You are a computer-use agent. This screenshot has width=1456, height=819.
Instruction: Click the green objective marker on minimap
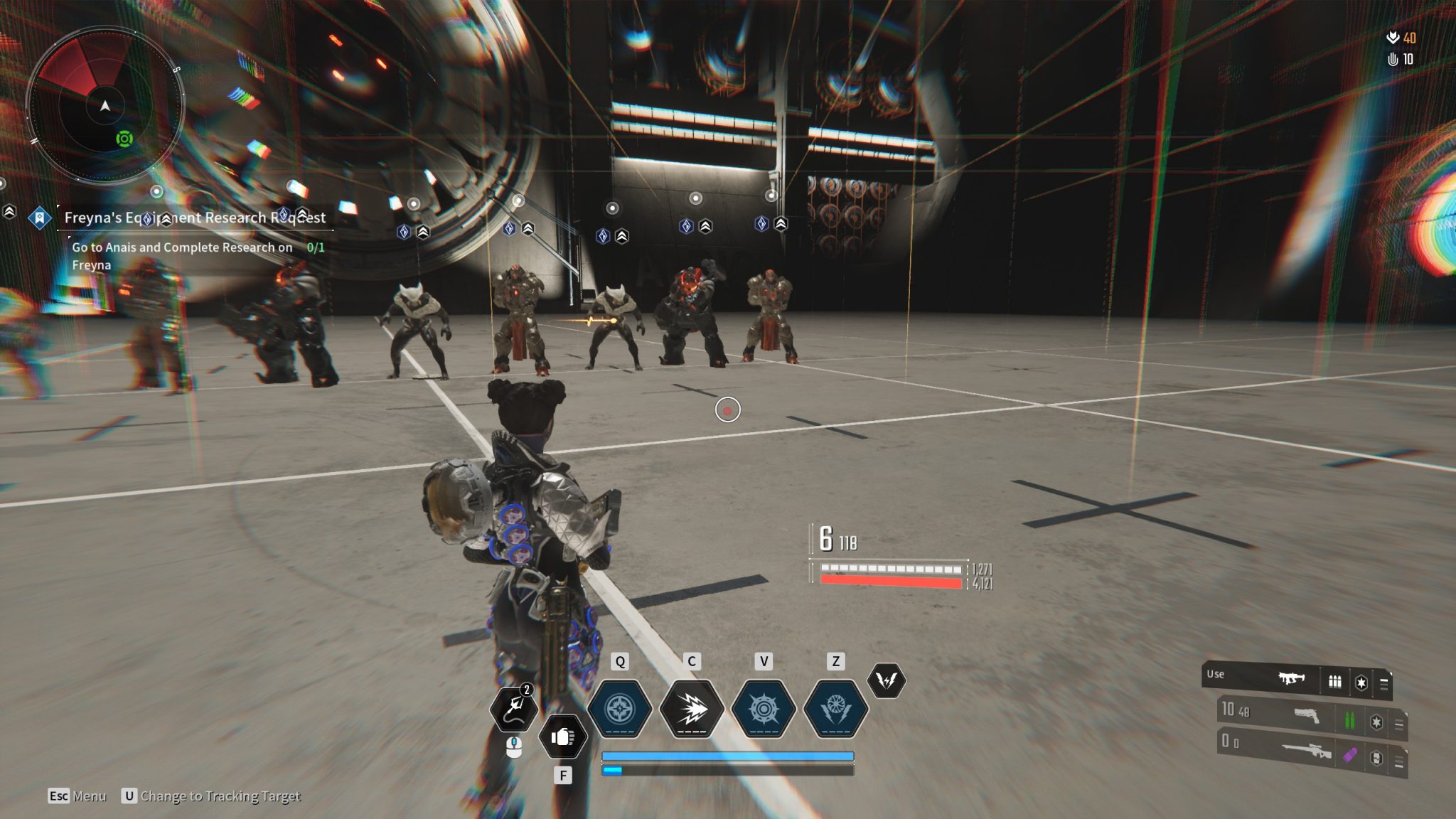124,139
